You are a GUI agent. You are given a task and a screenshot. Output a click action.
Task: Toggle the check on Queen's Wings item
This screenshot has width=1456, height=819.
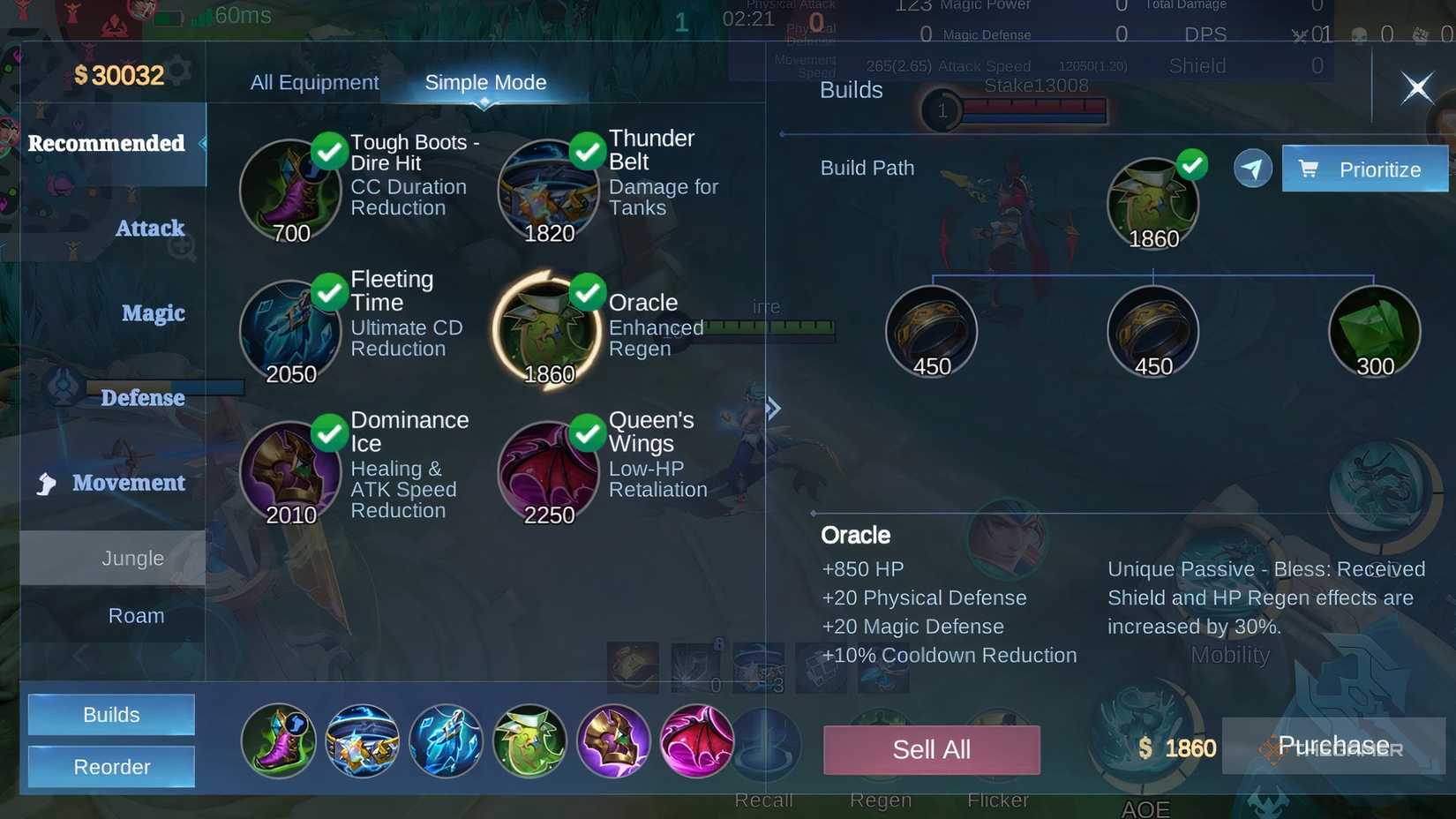[x=587, y=432]
